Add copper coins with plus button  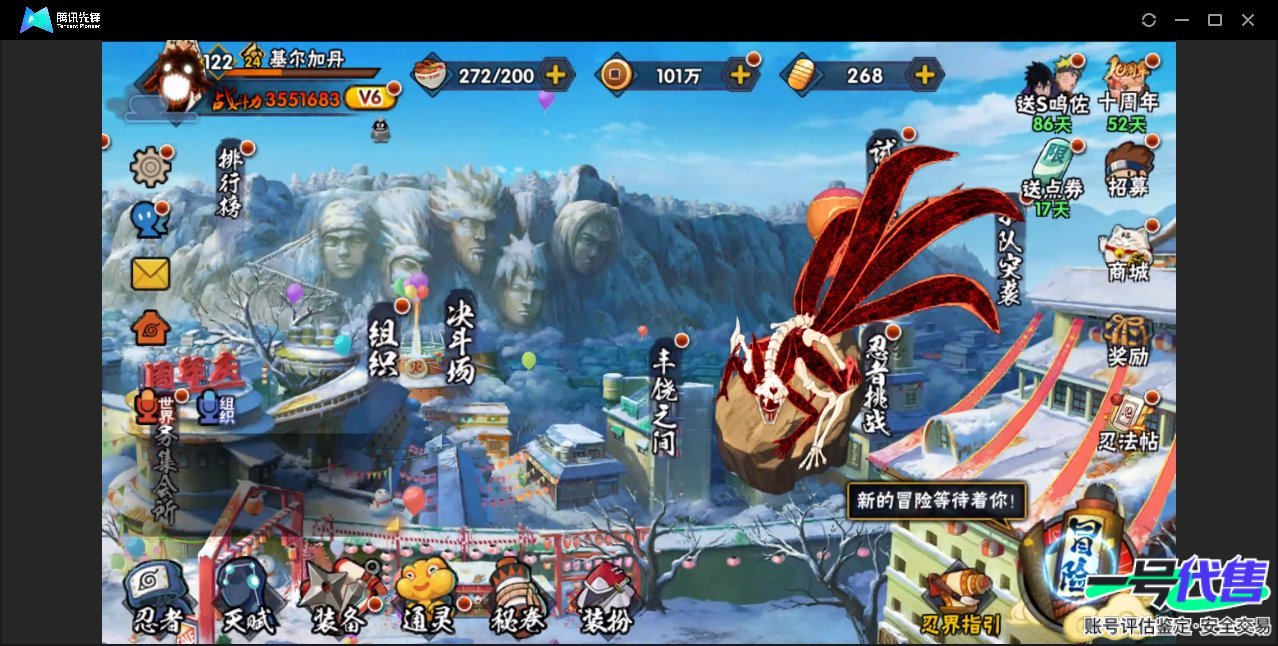pyautogui.click(x=740, y=75)
